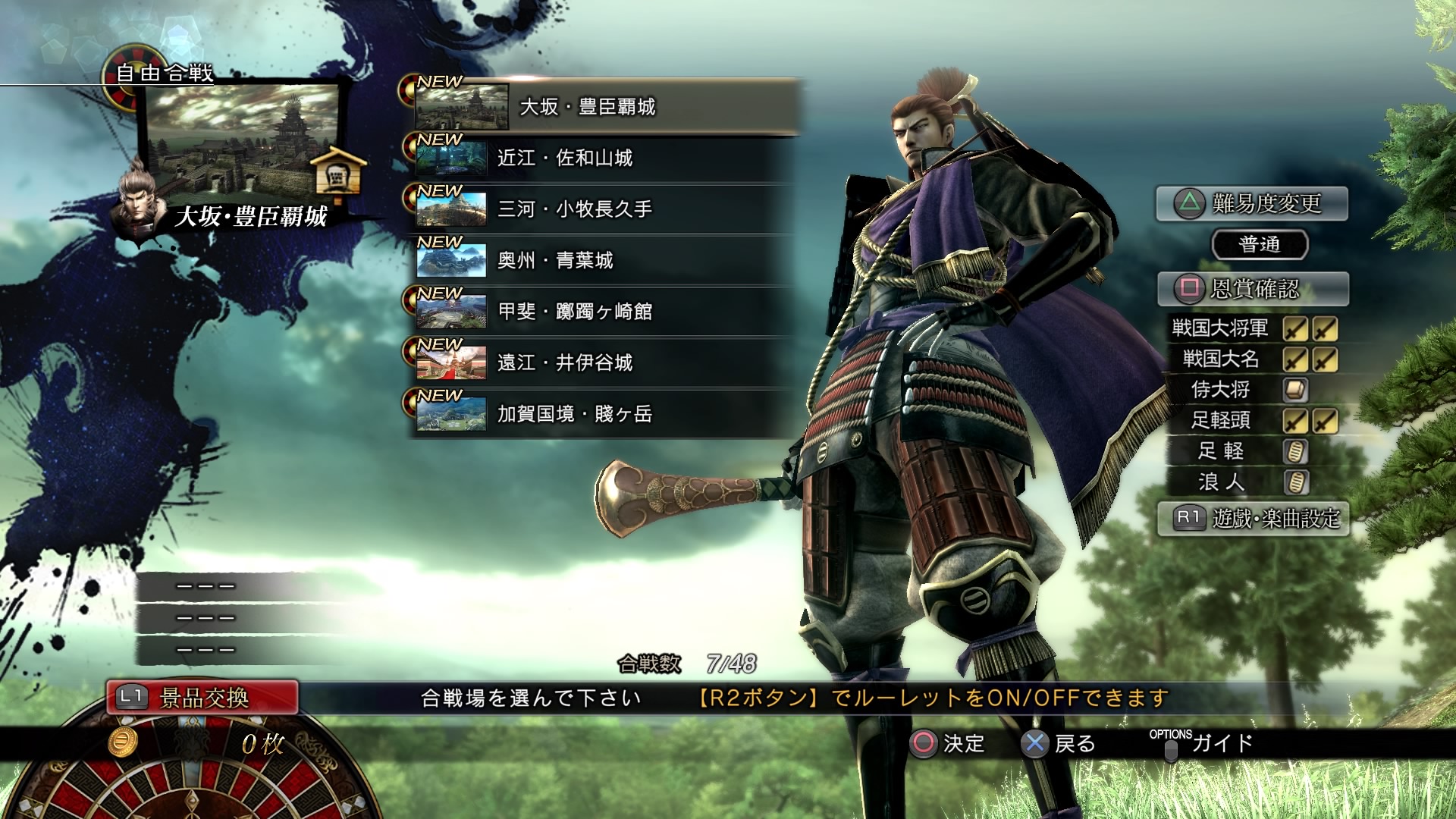Screen dimensions: 1456x819
Task: Select the 戦国大将軍 reward row
Action: point(1253,328)
